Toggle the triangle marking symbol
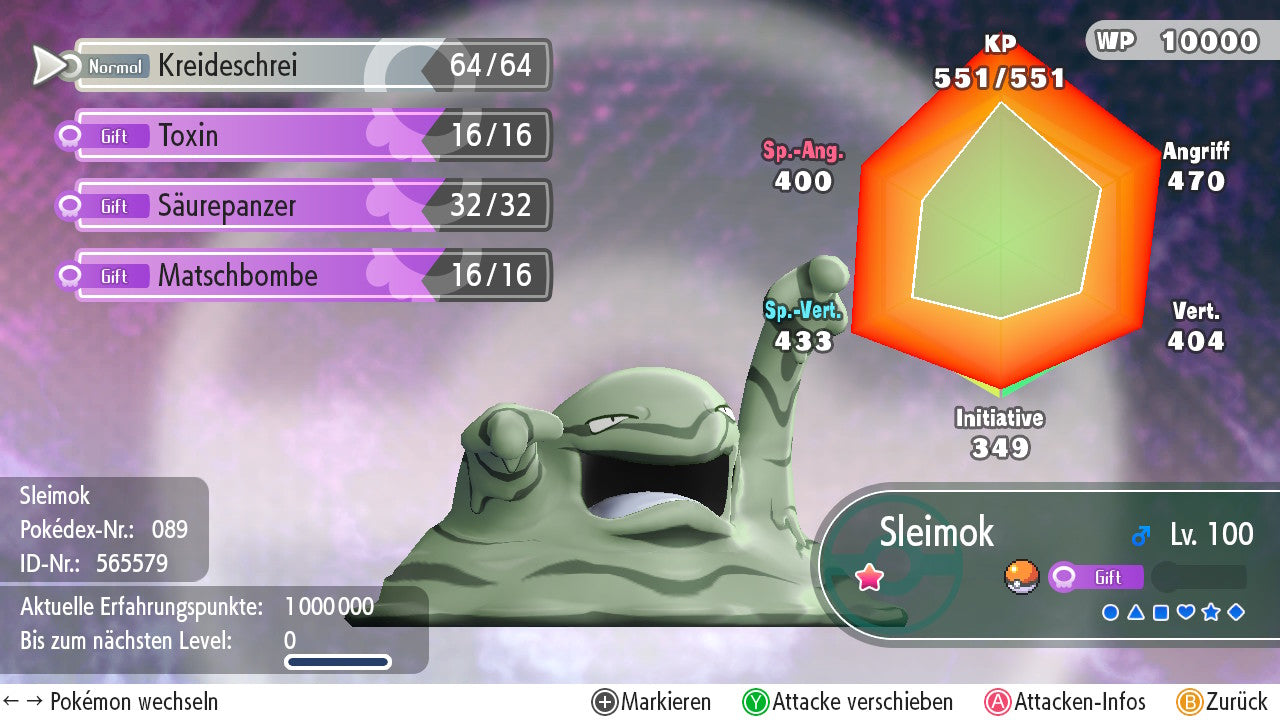Screen dimensions: 1280x720 pos(1136,612)
